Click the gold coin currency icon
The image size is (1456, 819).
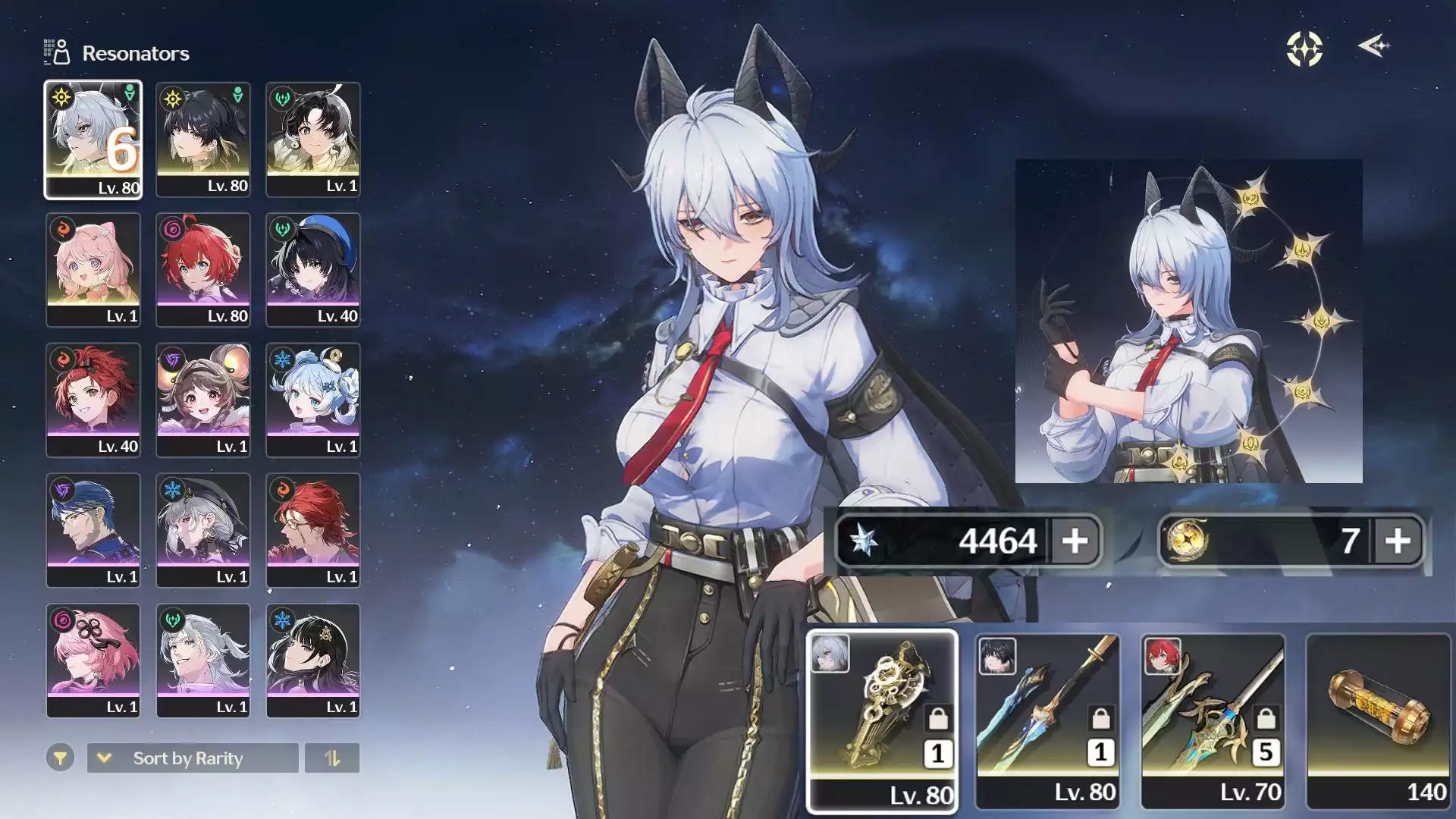tap(1185, 541)
